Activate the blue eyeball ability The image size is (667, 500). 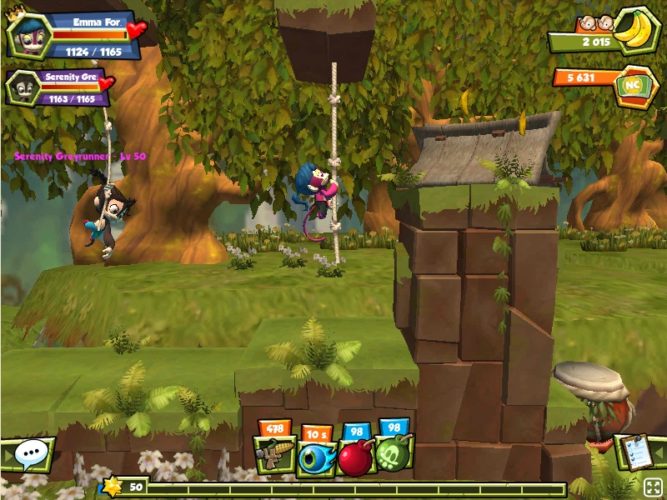(x=315, y=455)
